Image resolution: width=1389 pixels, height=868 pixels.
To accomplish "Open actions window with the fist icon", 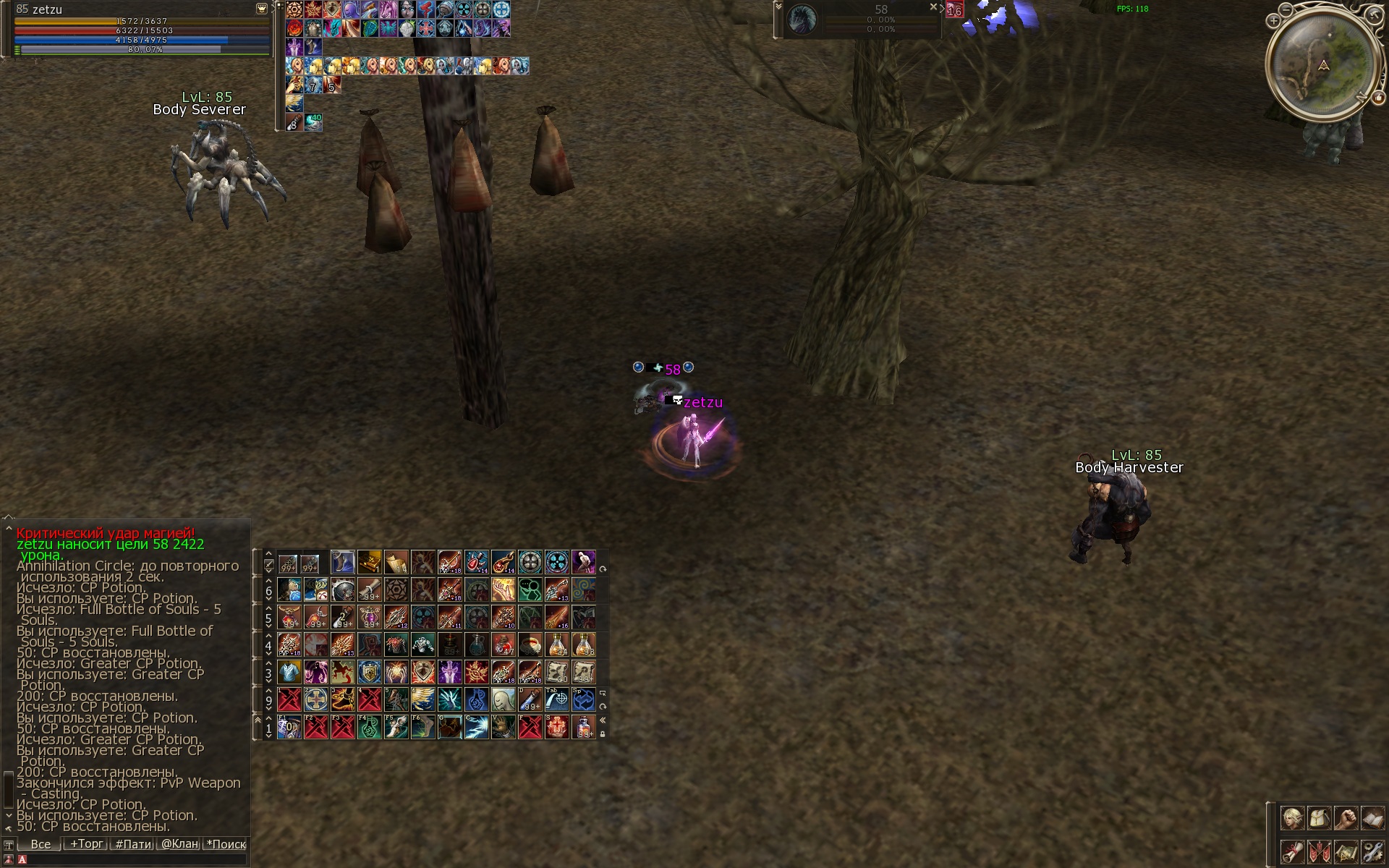I will pyautogui.click(x=1346, y=819).
